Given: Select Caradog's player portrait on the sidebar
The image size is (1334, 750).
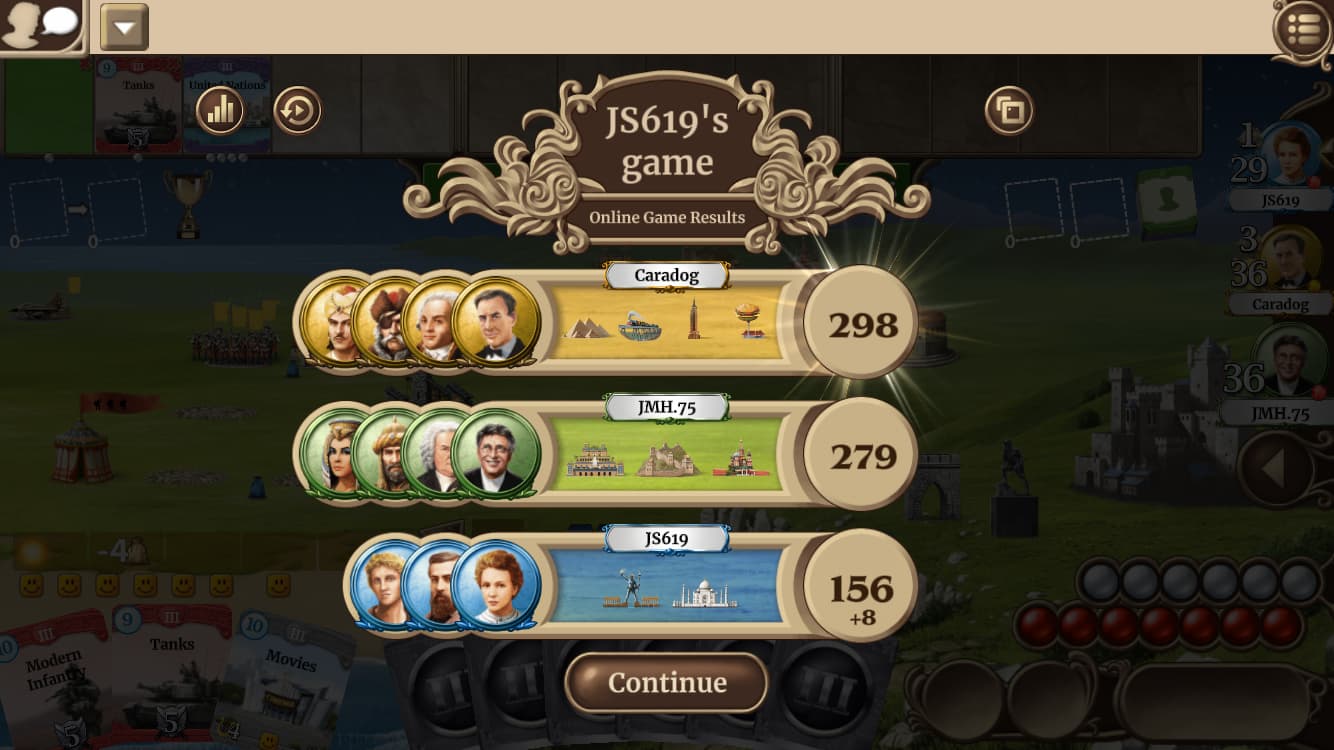Looking at the screenshot, I should (1288, 258).
